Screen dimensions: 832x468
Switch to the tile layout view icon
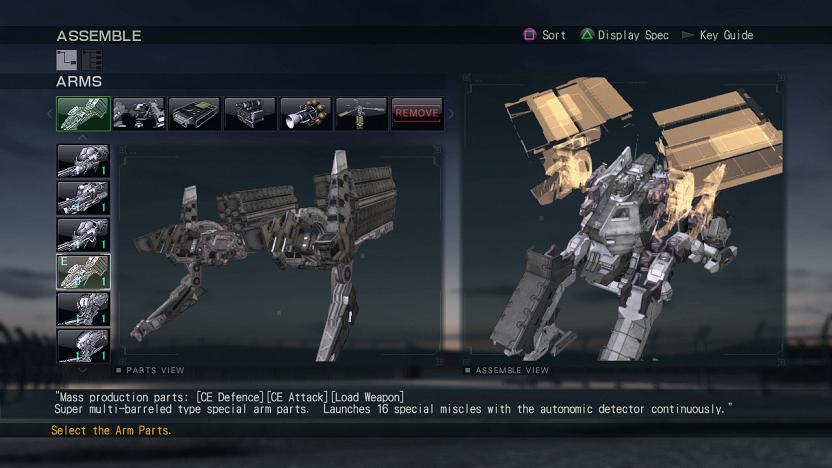point(66,60)
